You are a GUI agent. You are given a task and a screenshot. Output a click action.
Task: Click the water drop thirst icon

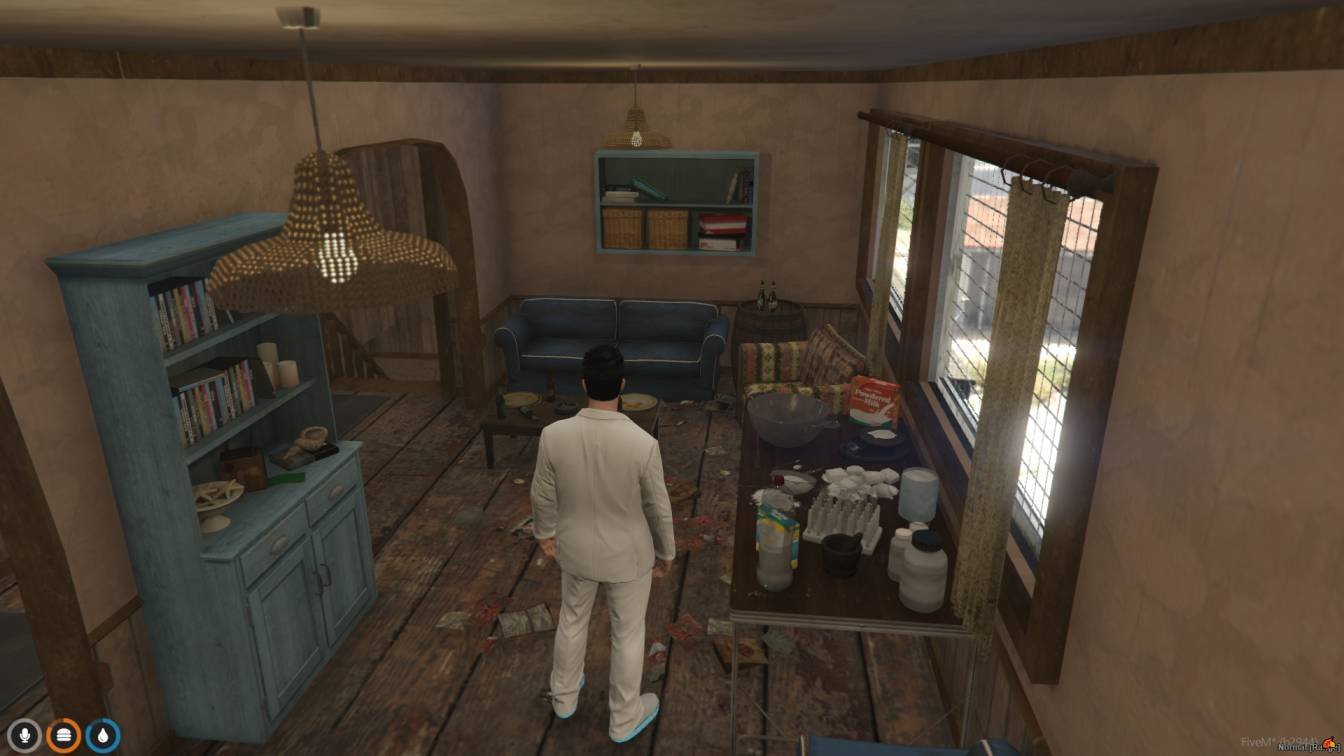pyautogui.click(x=102, y=736)
